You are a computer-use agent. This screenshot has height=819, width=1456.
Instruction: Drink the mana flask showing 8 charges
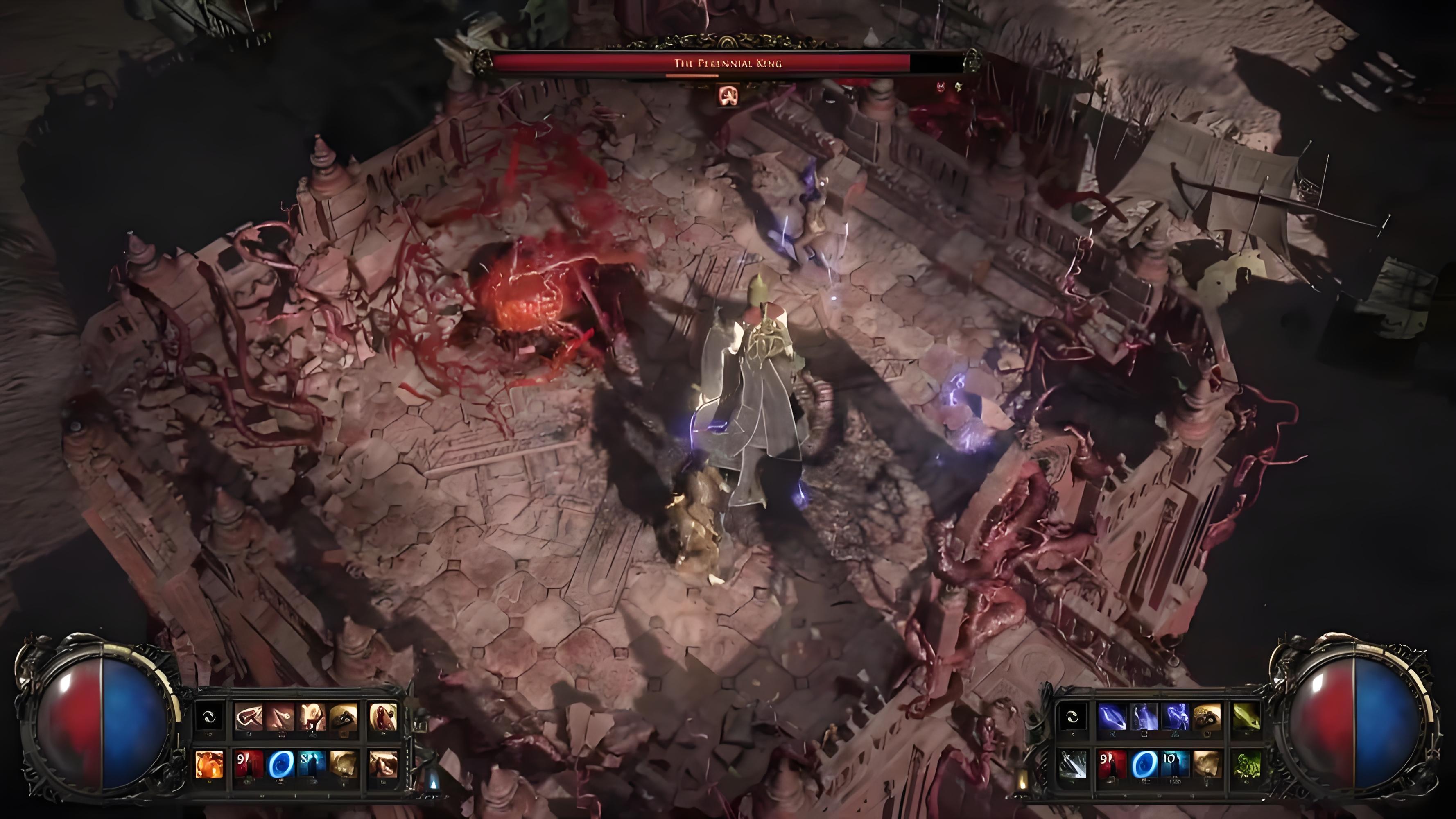(x=311, y=764)
